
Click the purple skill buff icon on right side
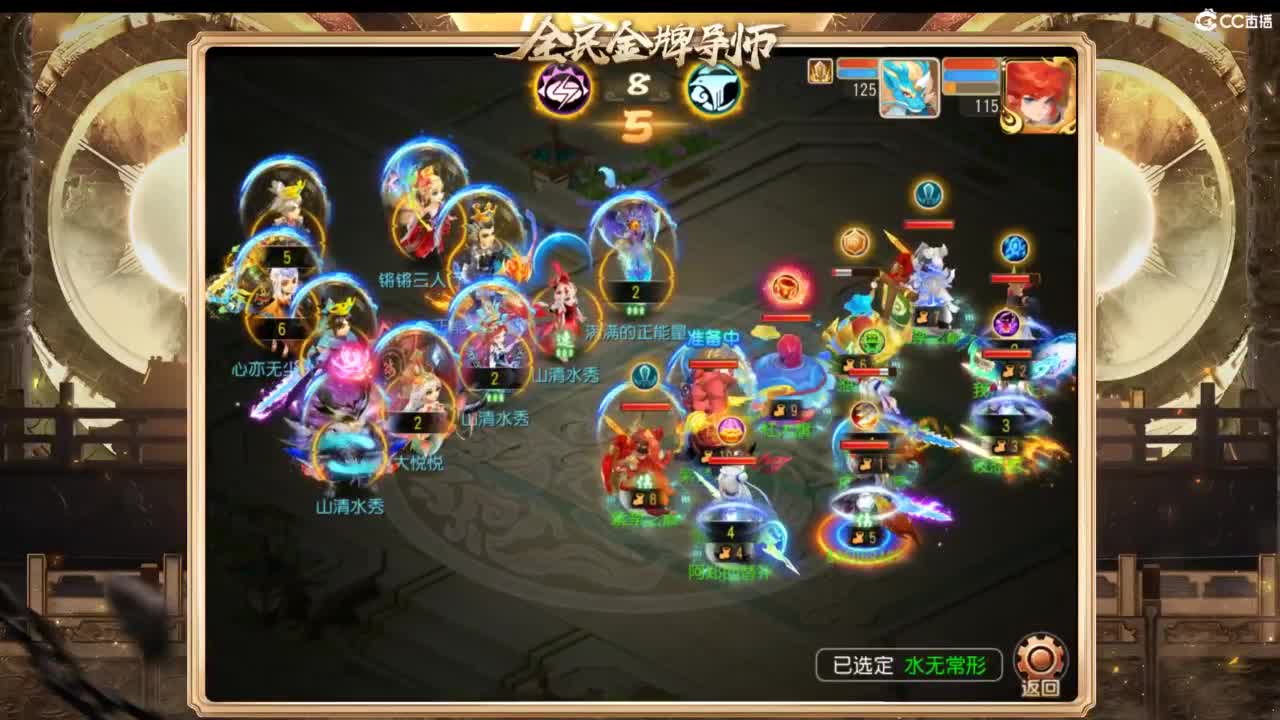(x=1005, y=324)
